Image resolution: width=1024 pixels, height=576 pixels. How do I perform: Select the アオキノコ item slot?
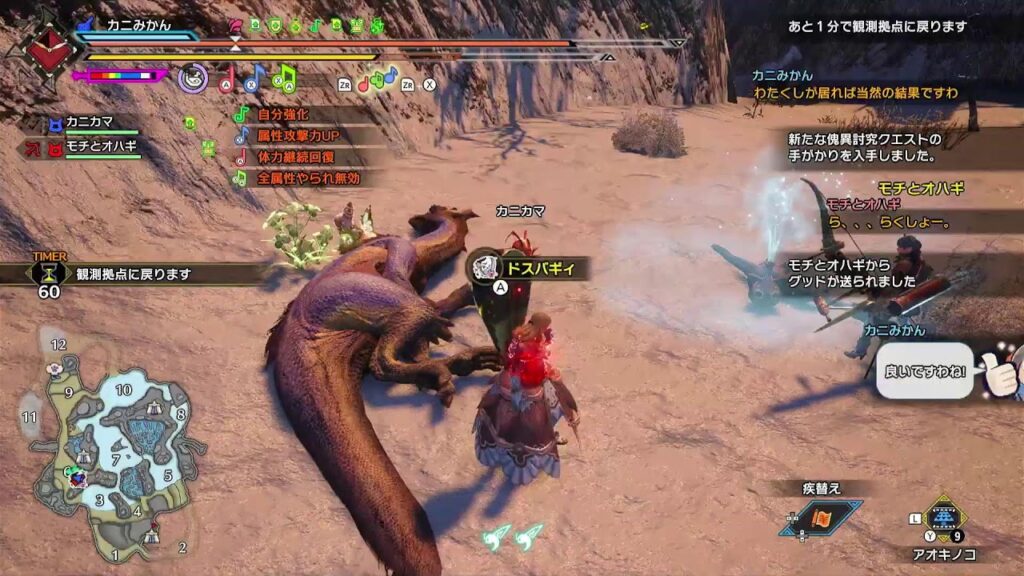tap(943, 519)
